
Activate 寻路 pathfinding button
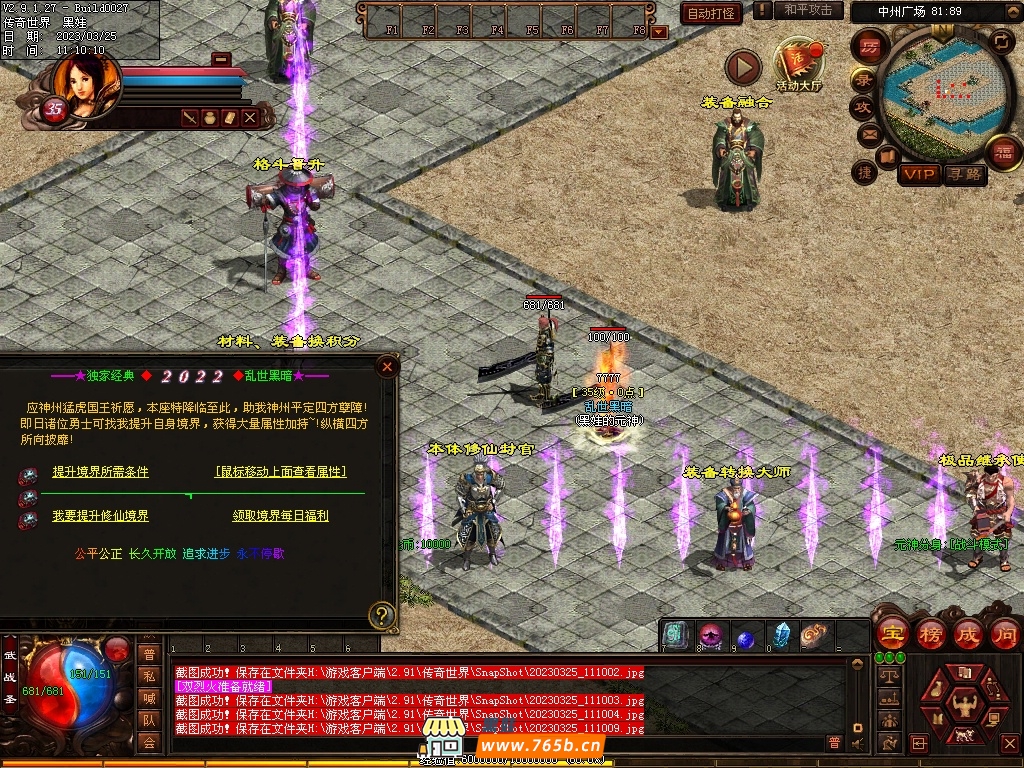pyautogui.click(x=965, y=175)
